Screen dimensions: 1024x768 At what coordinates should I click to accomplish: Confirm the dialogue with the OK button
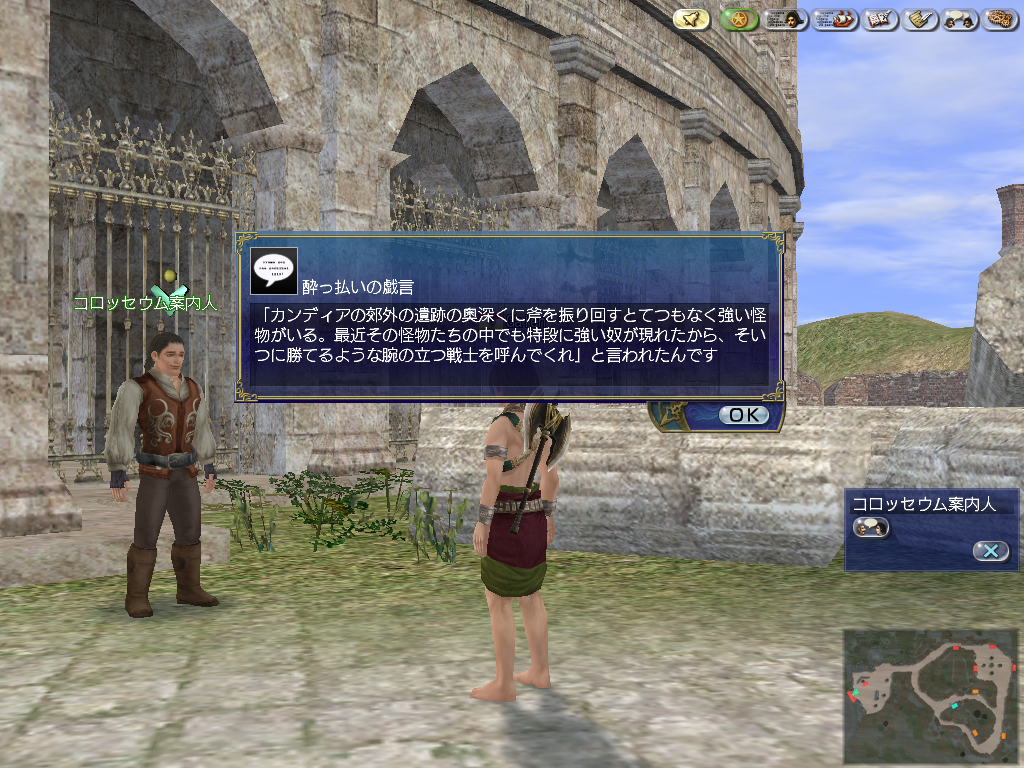(743, 415)
